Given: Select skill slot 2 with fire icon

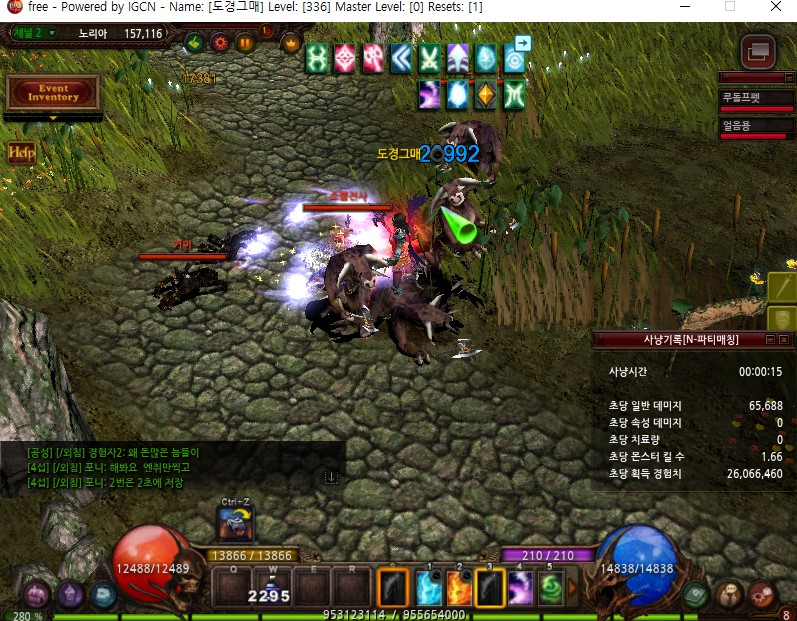Looking at the screenshot, I should pyautogui.click(x=459, y=587).
